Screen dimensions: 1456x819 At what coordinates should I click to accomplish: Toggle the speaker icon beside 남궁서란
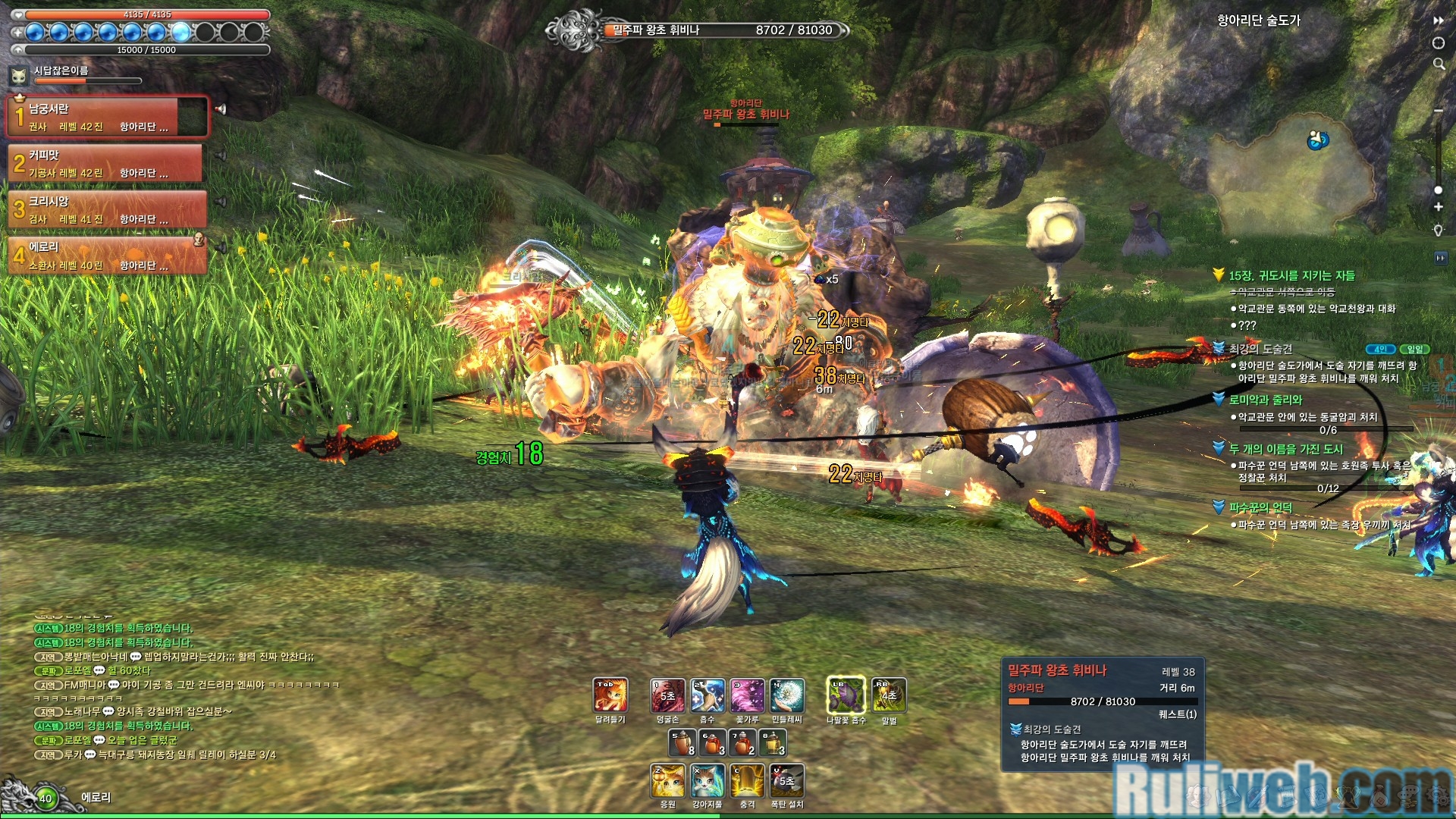coord(221,109)
